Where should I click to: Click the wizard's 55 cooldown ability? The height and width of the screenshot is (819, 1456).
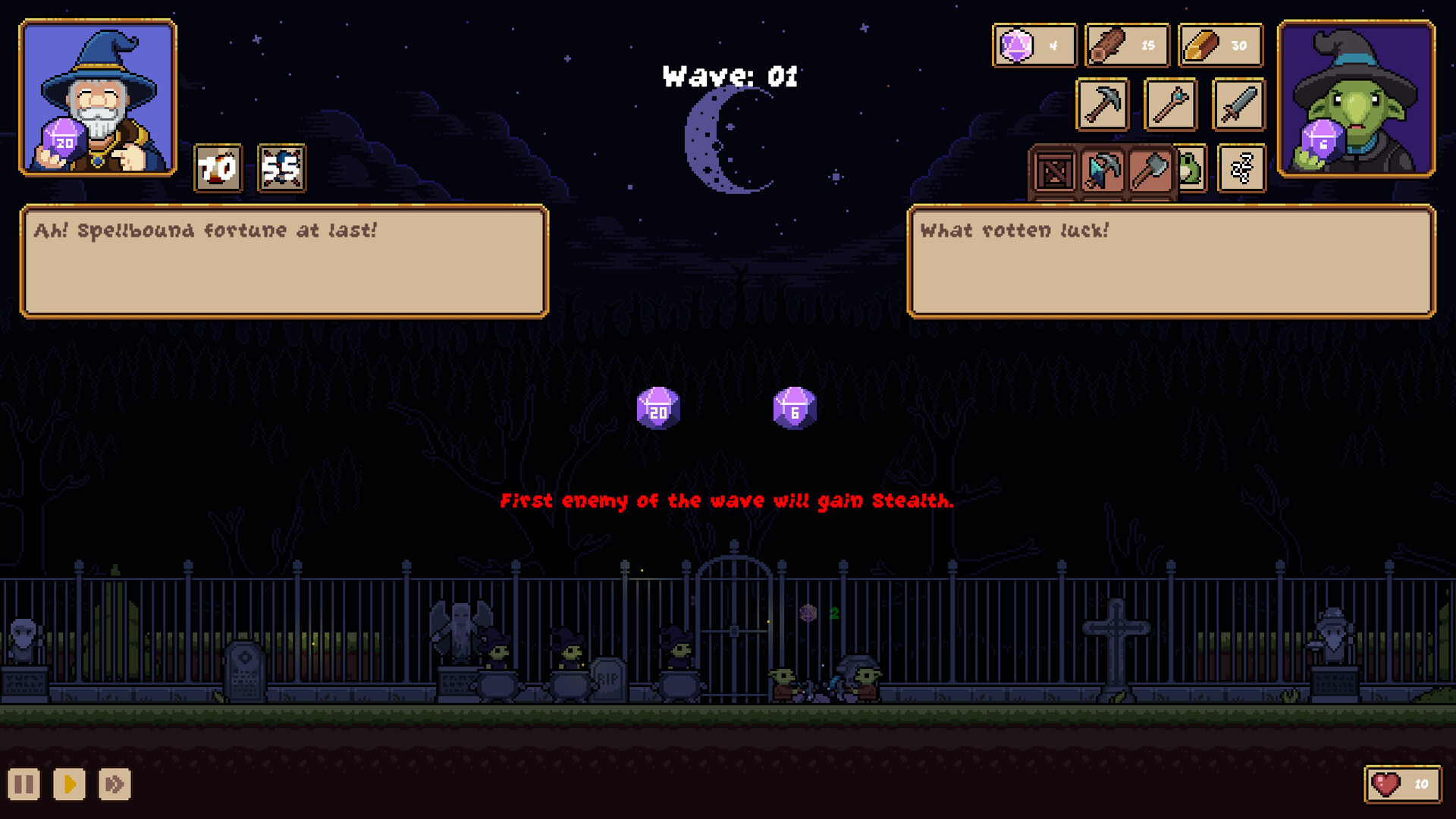pyautogui.click(x=281, y=168)
